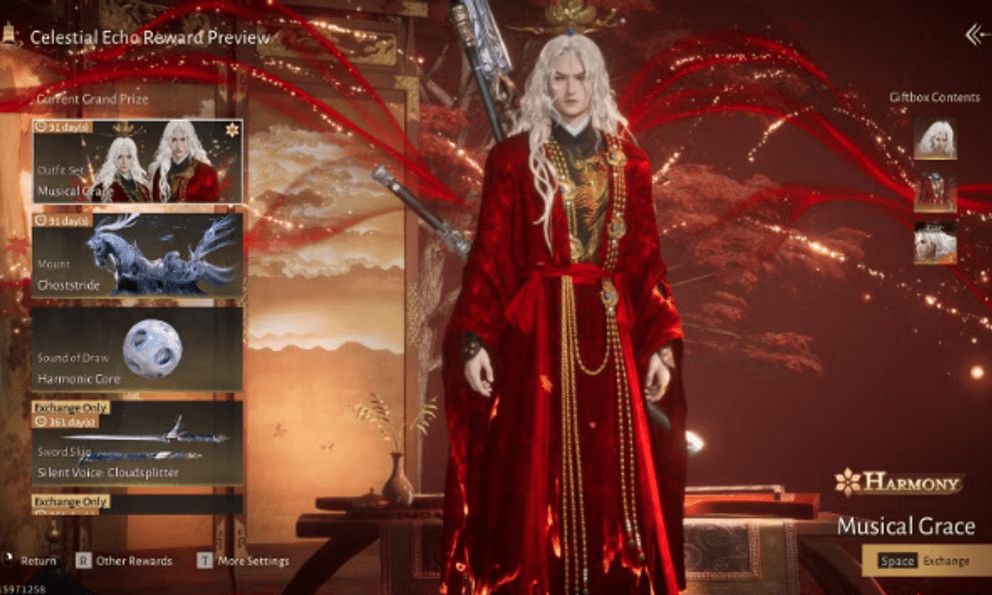The height and width of the screenshot is (595, 992).
Task: View the third giftbox content thumbnail
Action: 935,242
